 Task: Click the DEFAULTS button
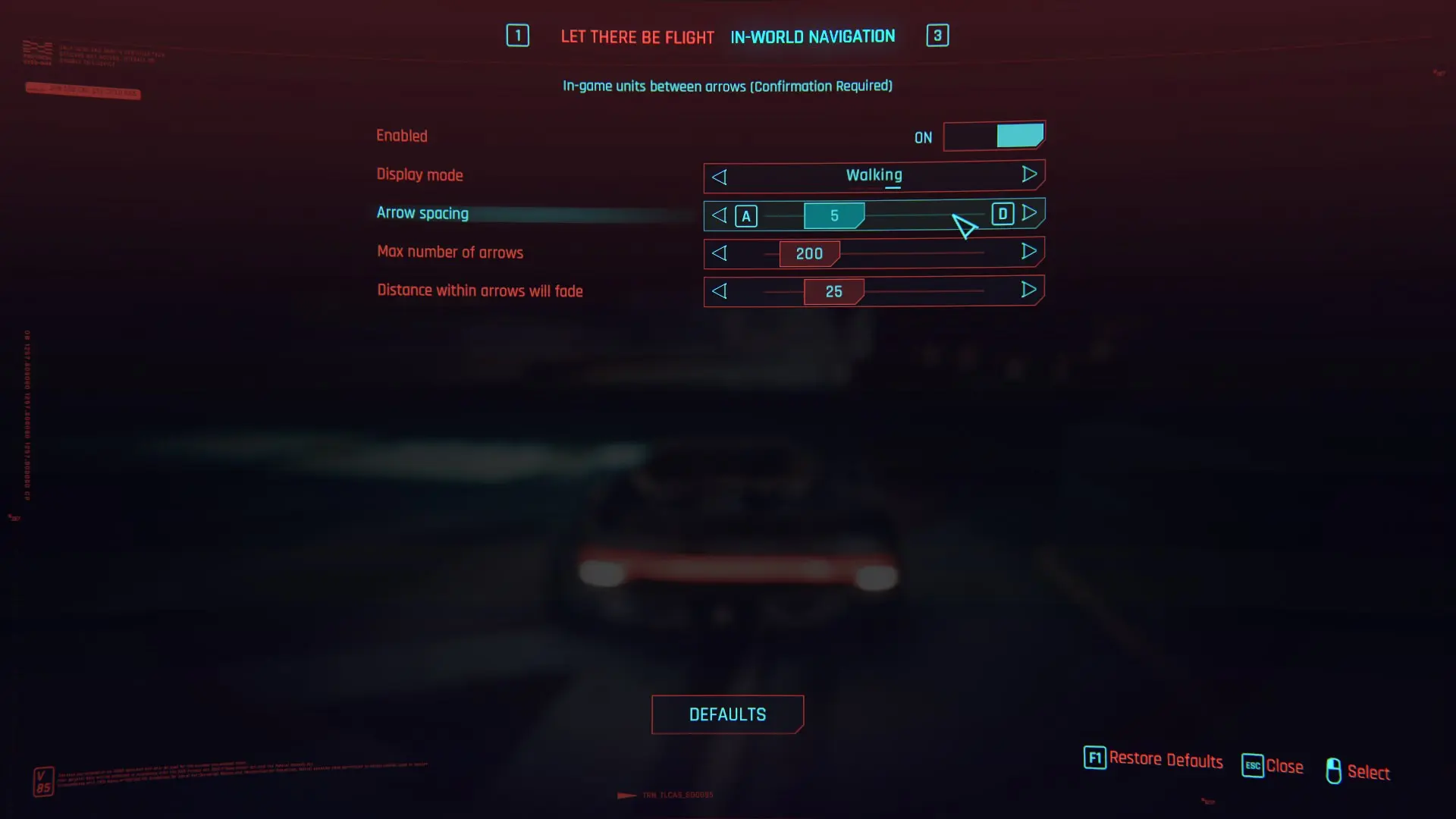click(727, 714)
